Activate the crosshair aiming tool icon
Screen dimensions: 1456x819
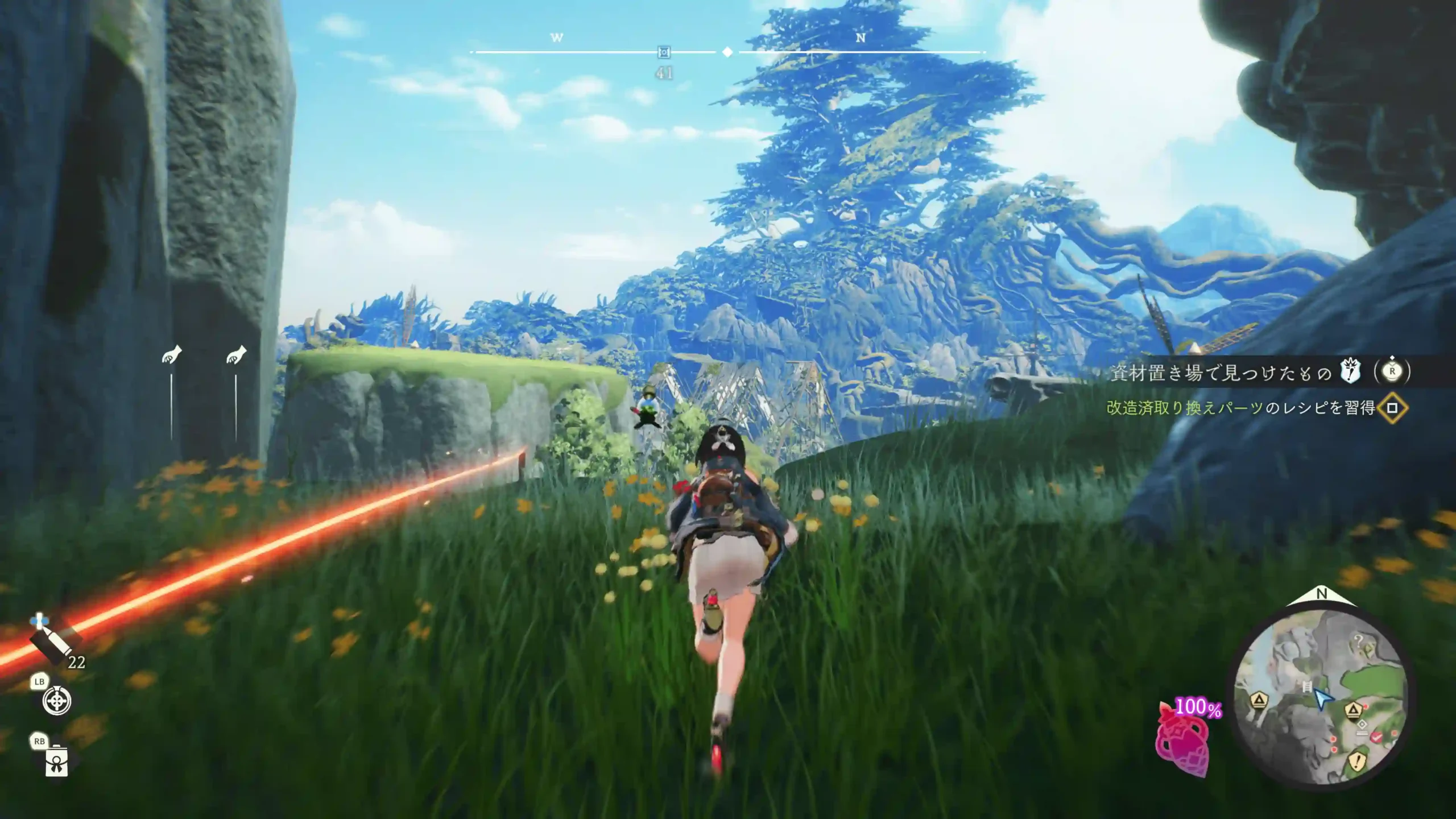point(57,701)
